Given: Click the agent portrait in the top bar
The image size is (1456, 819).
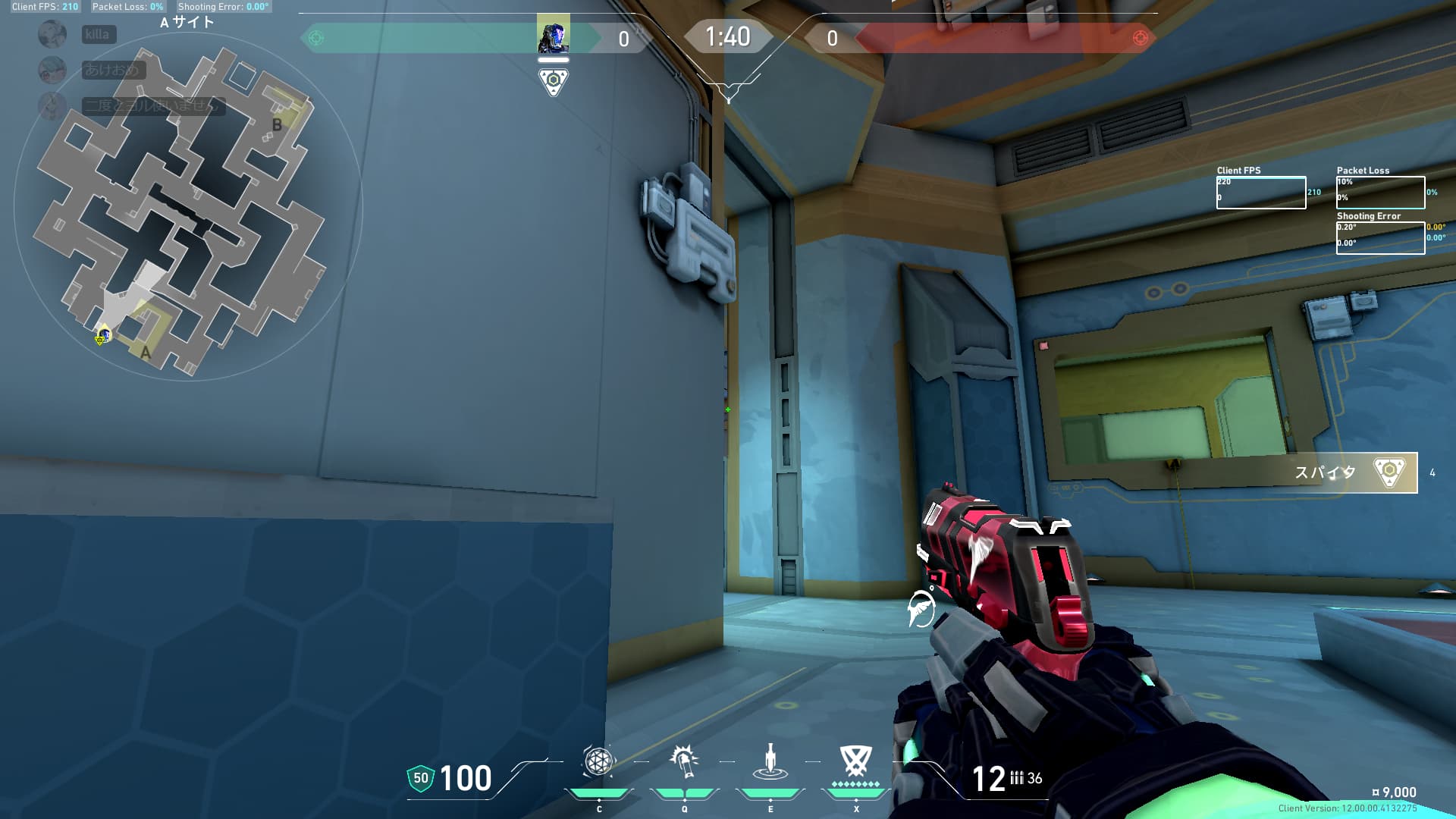Looking at the screenshot, I should tap(553, 36).
